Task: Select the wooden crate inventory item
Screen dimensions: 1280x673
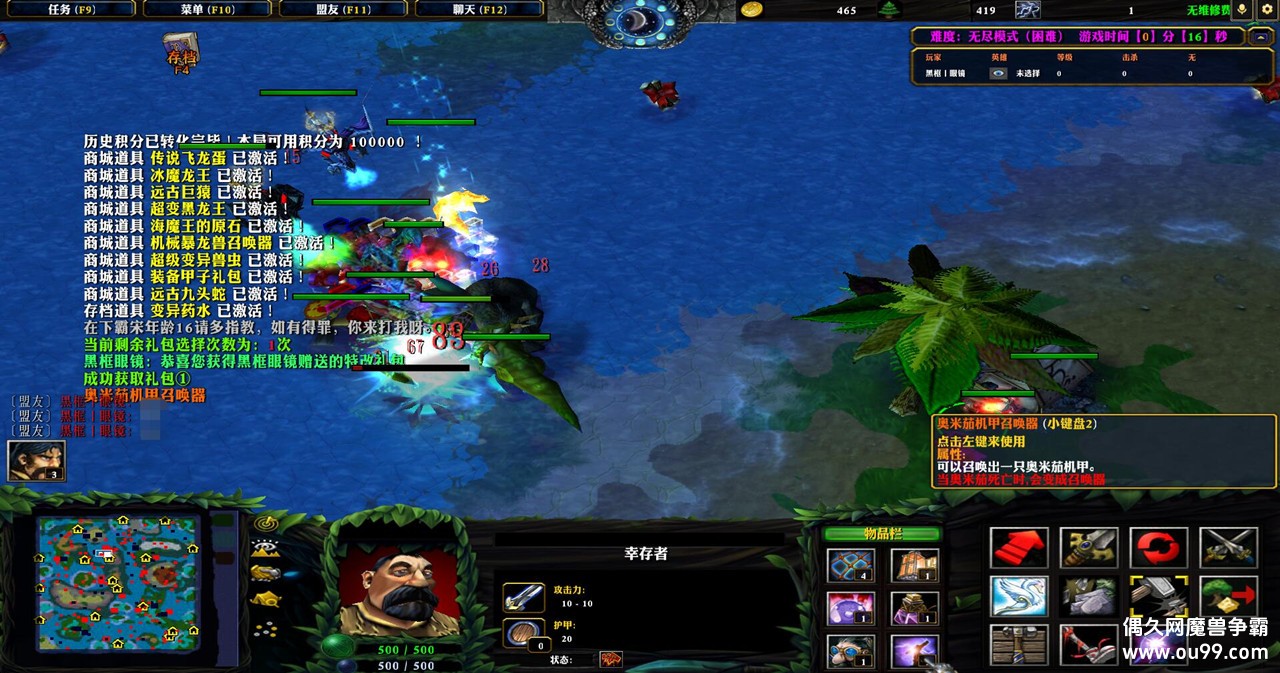Action: click(914, 565)
